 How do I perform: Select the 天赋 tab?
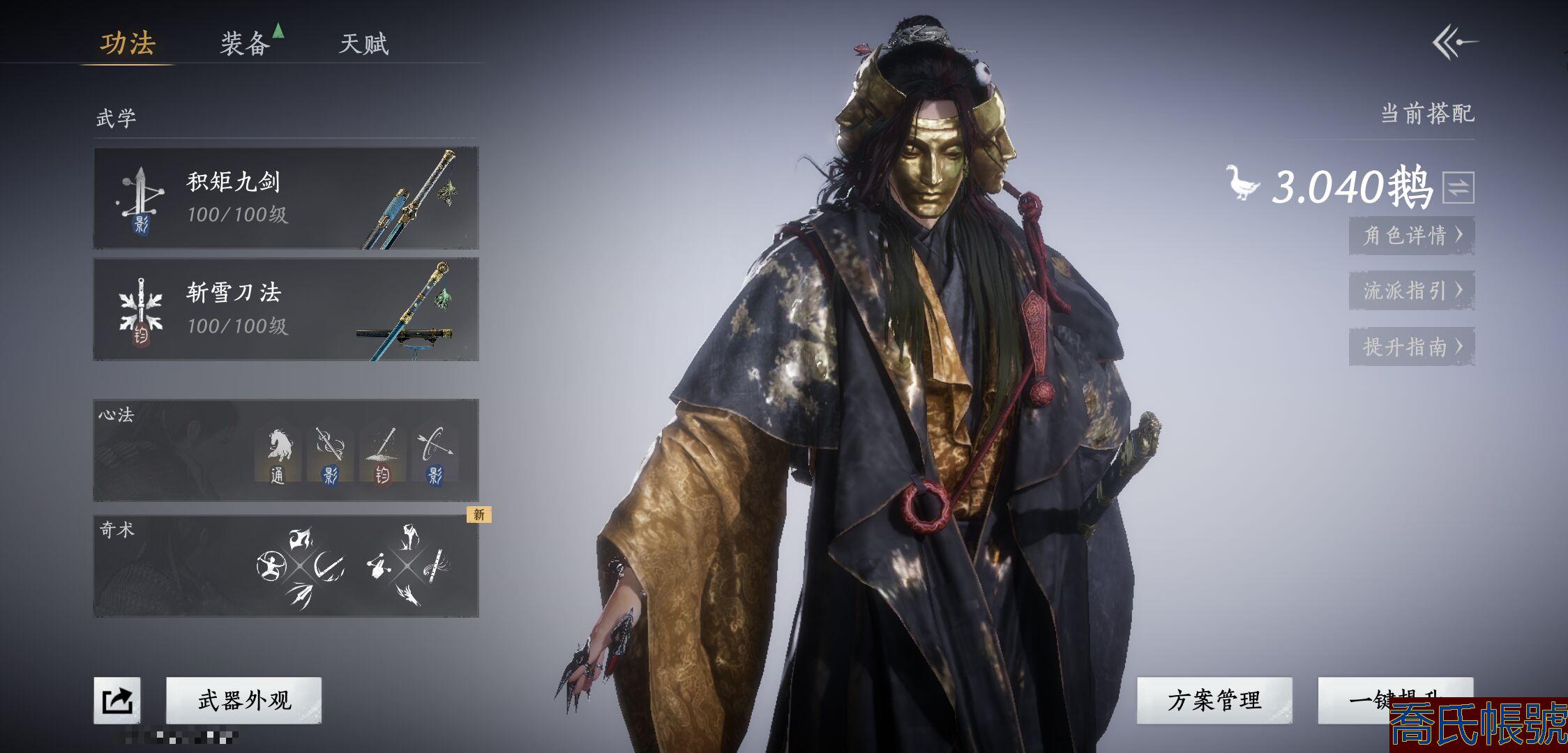coord(363,44)
